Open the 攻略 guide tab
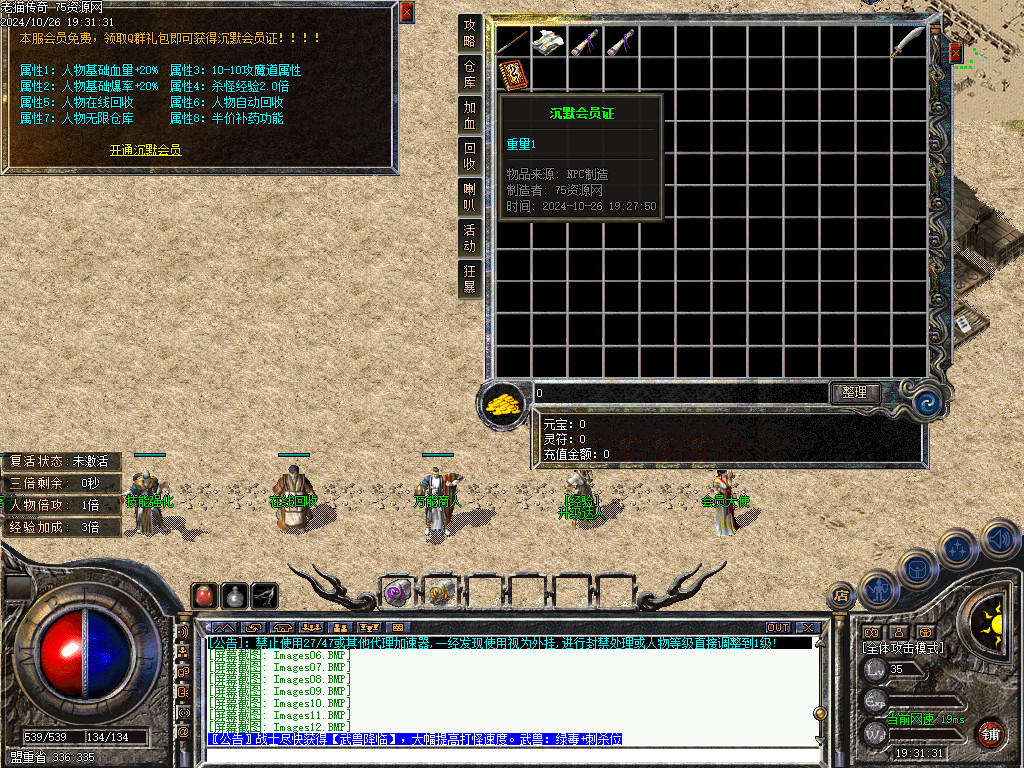This screenshot has width=1024, height=768. 469,34
